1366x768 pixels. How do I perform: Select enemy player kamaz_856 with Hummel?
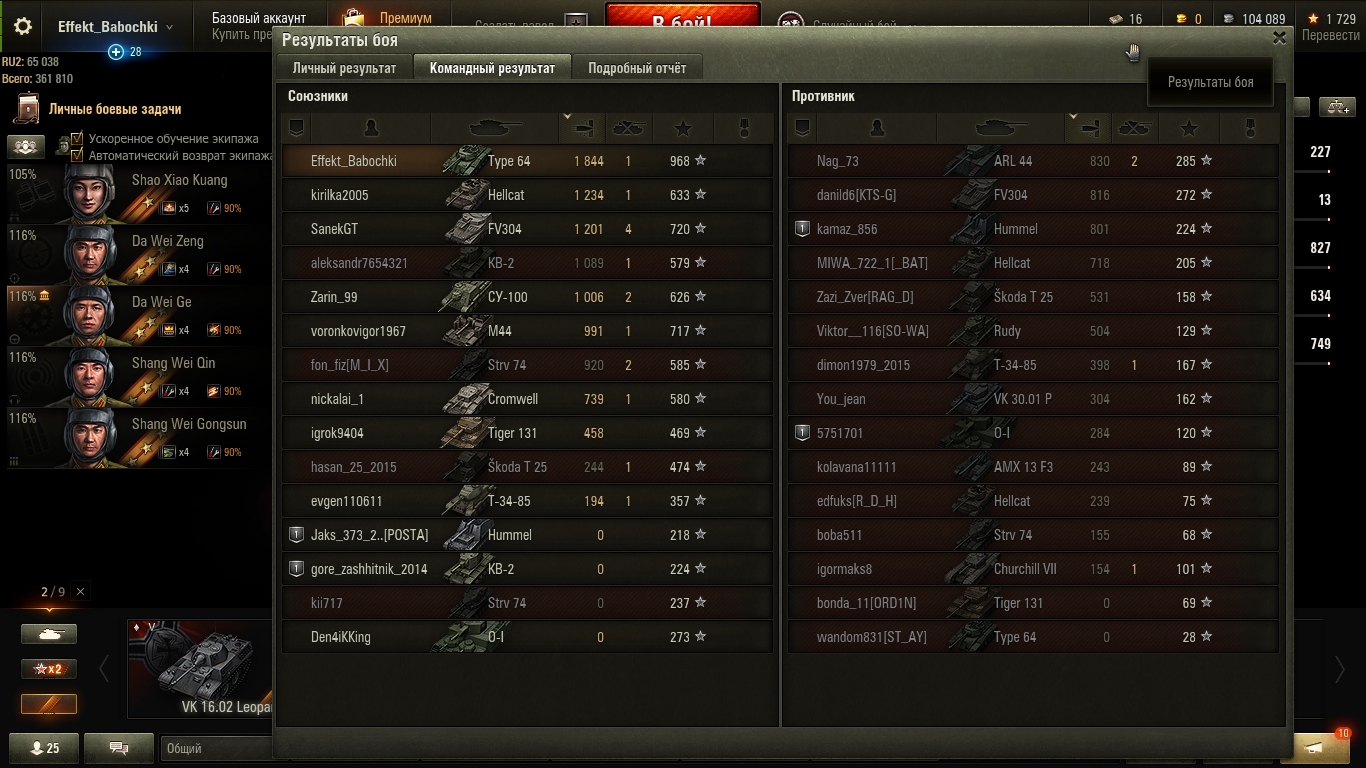pyautogui.click(x=1033, y=229)
